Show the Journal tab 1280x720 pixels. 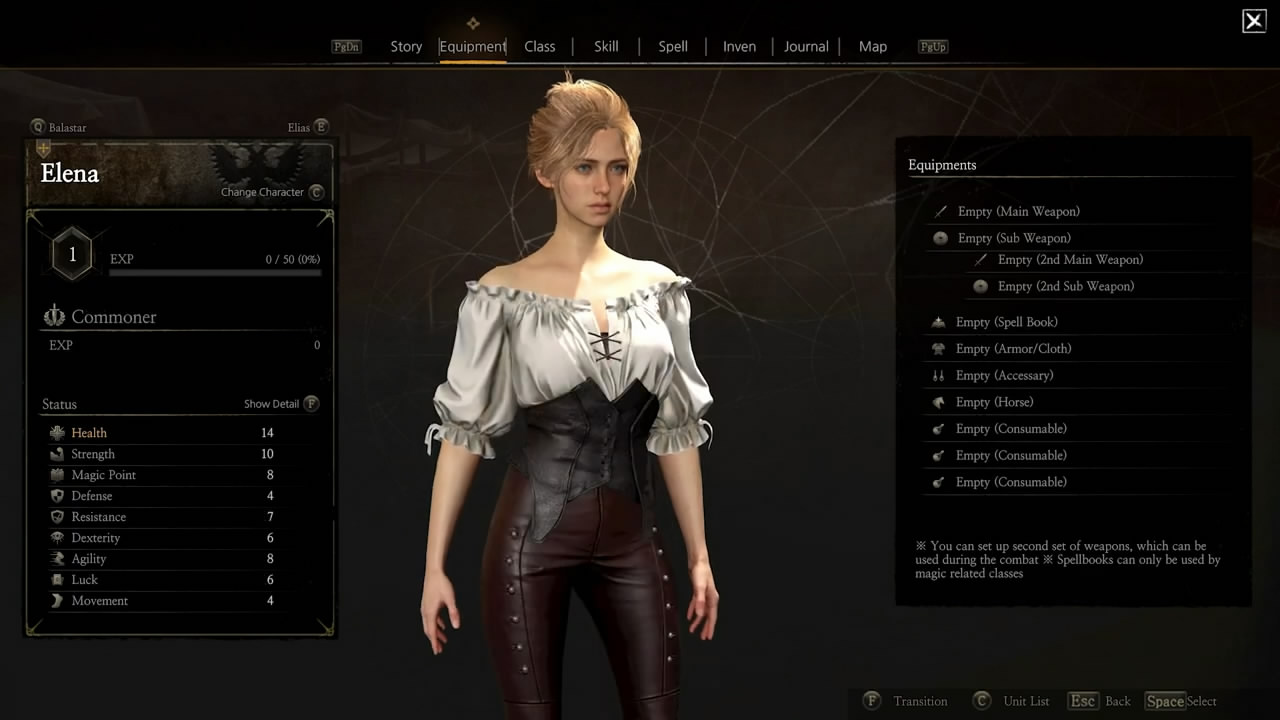point(806,47)
